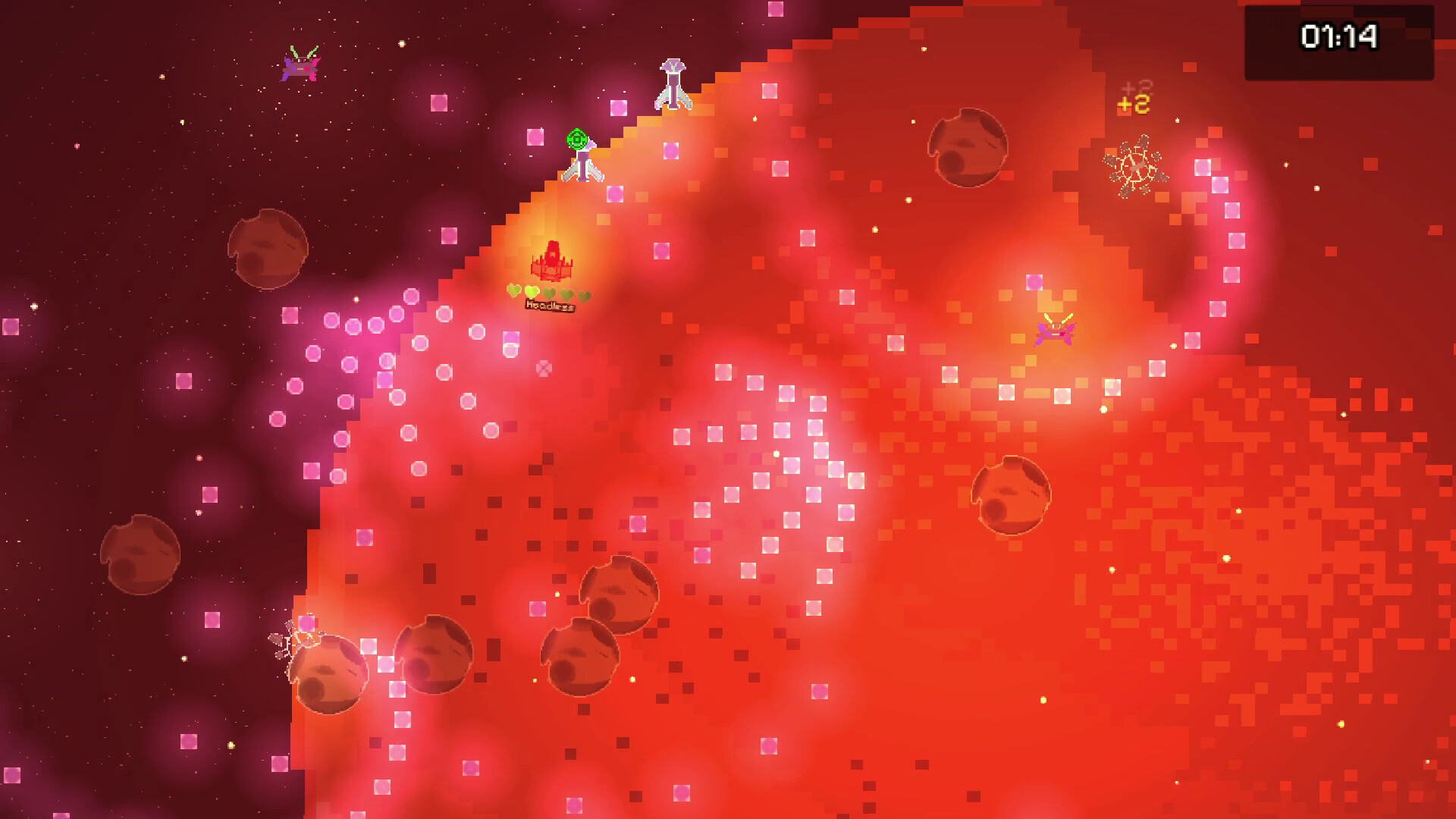
Task: Click the white crosshair marker mid-screen
Action: [543, 369]
